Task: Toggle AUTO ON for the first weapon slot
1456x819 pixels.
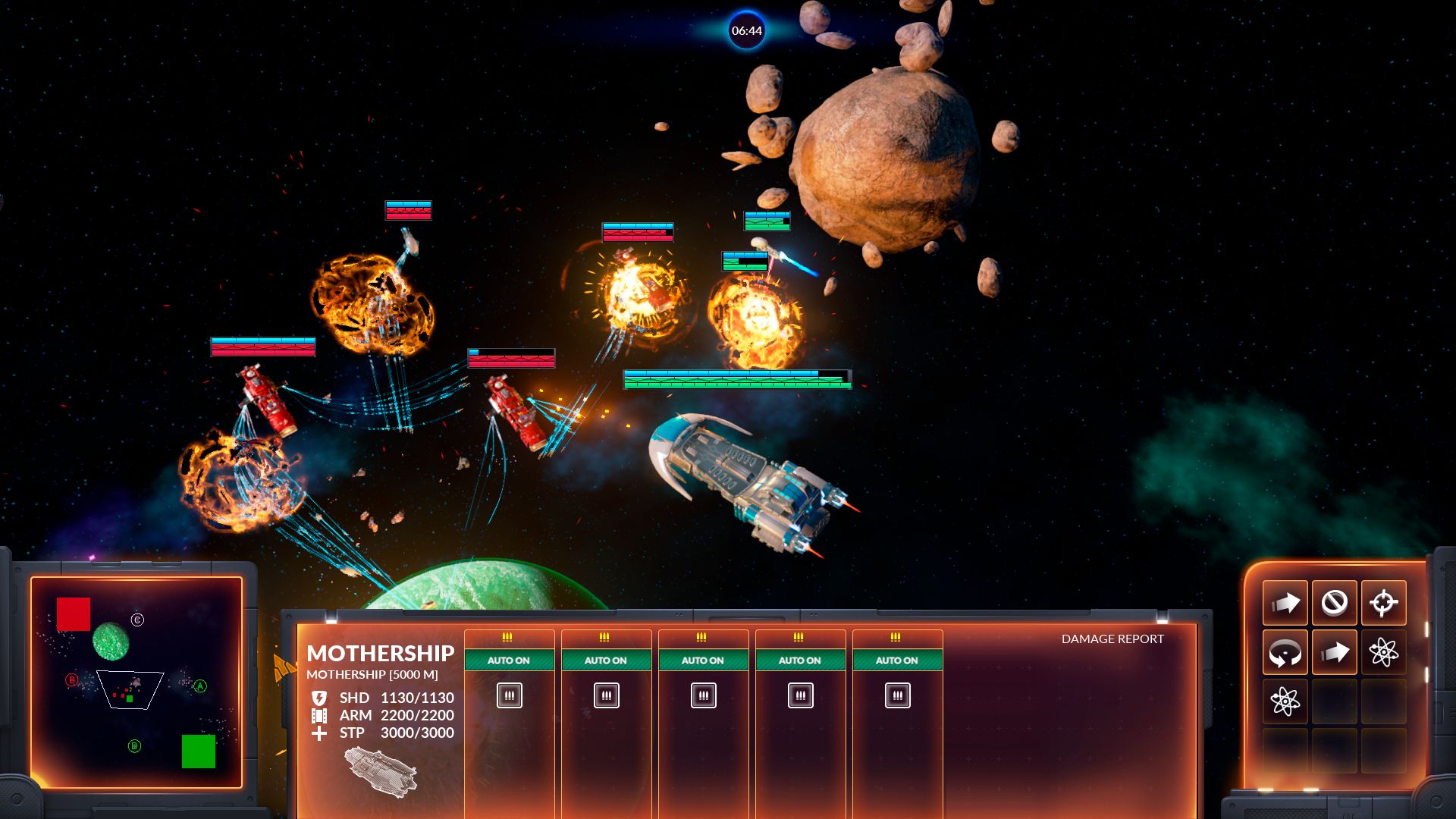Action: [x=510, y=661]
